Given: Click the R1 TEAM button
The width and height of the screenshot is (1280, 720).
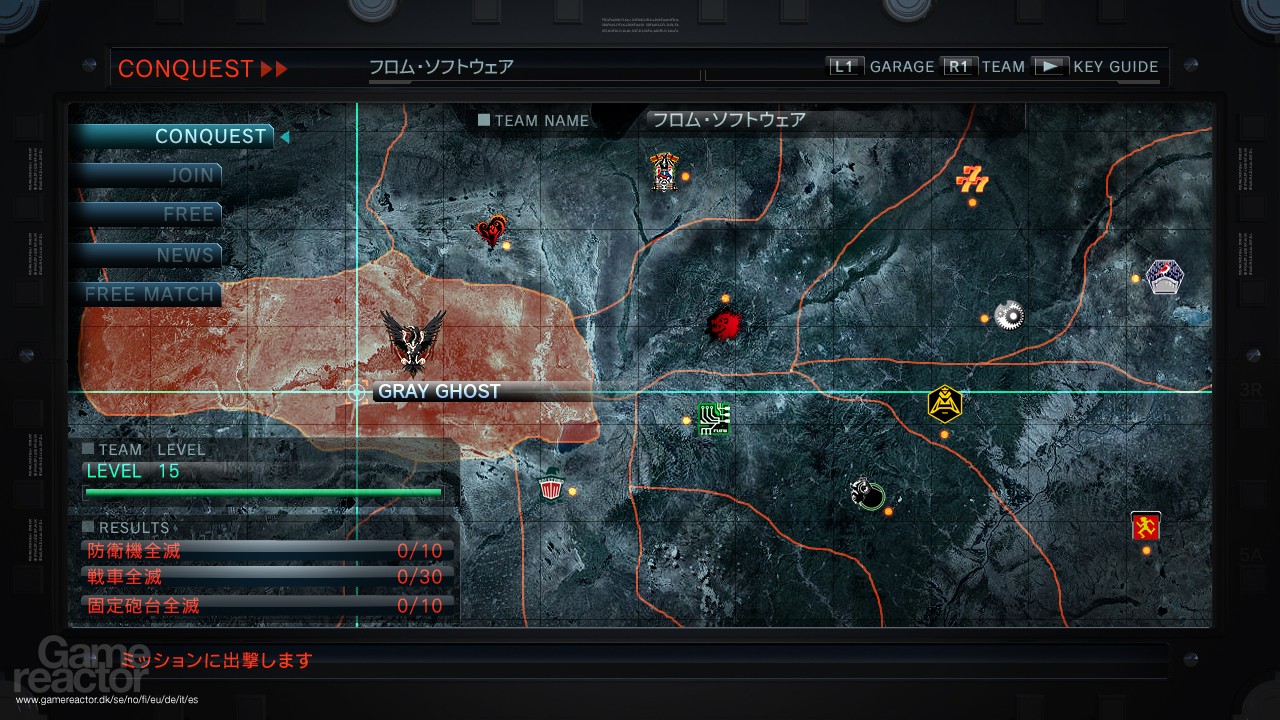Looking at the screenshot, I should (960, 66).
